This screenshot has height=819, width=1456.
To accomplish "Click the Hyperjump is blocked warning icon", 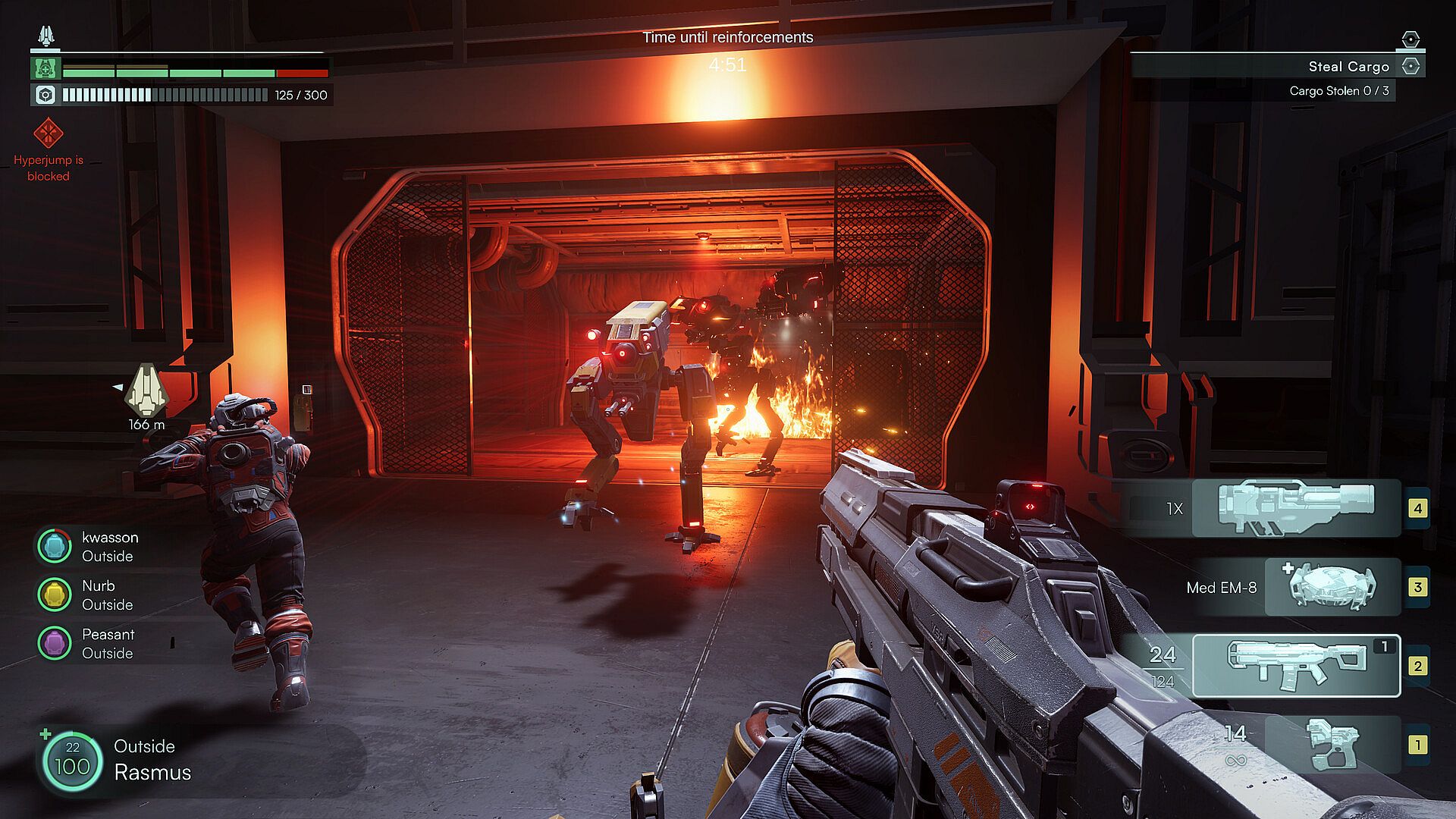I will 49,133.
